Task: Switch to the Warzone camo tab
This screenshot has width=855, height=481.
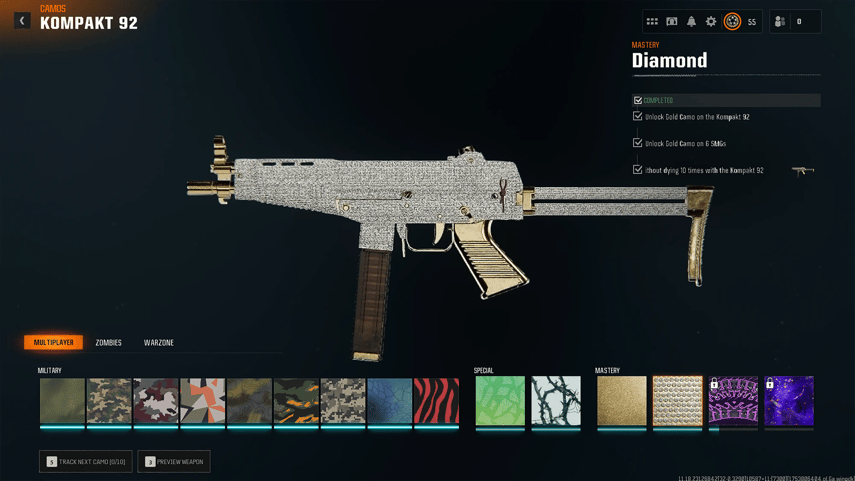Action: pos(159,343)
